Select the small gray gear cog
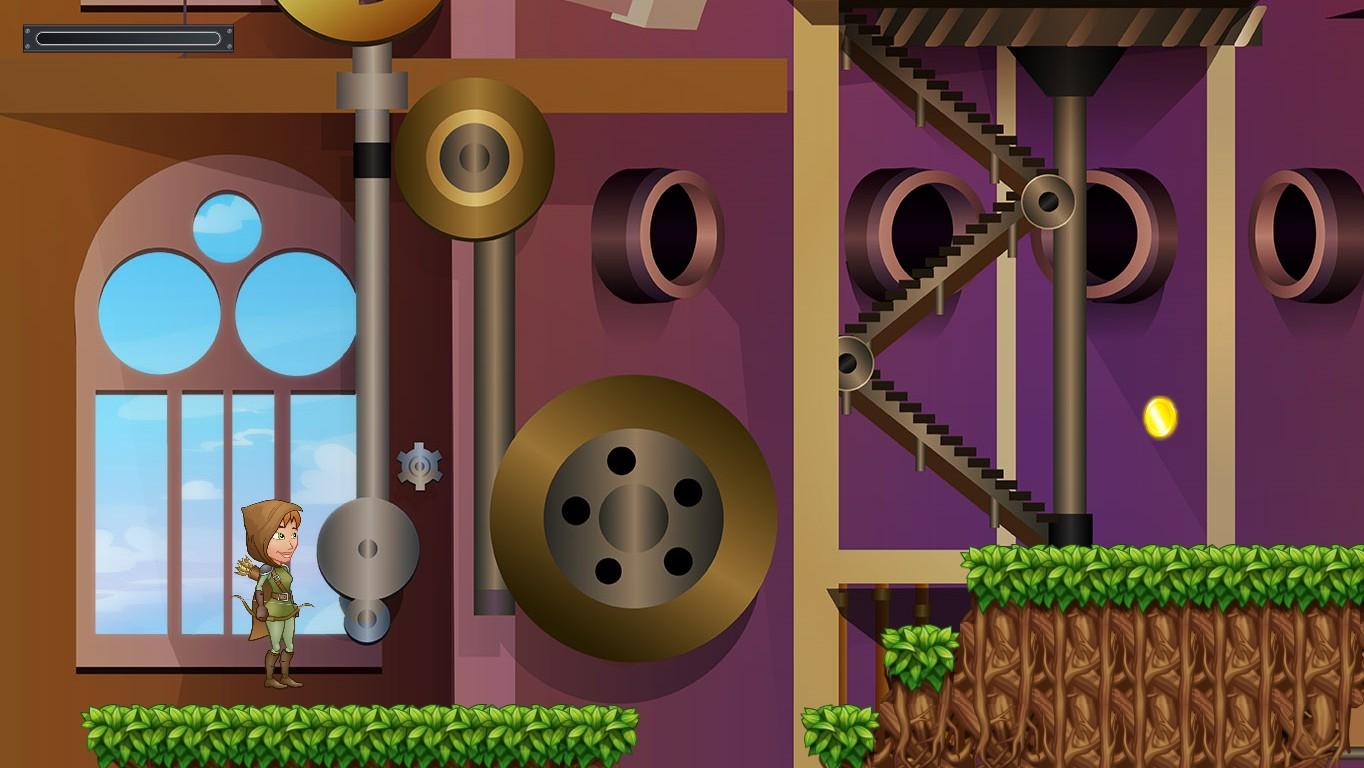Image resolution: width=1364 pixels, height=768 pixels. [x=420, y=465]
